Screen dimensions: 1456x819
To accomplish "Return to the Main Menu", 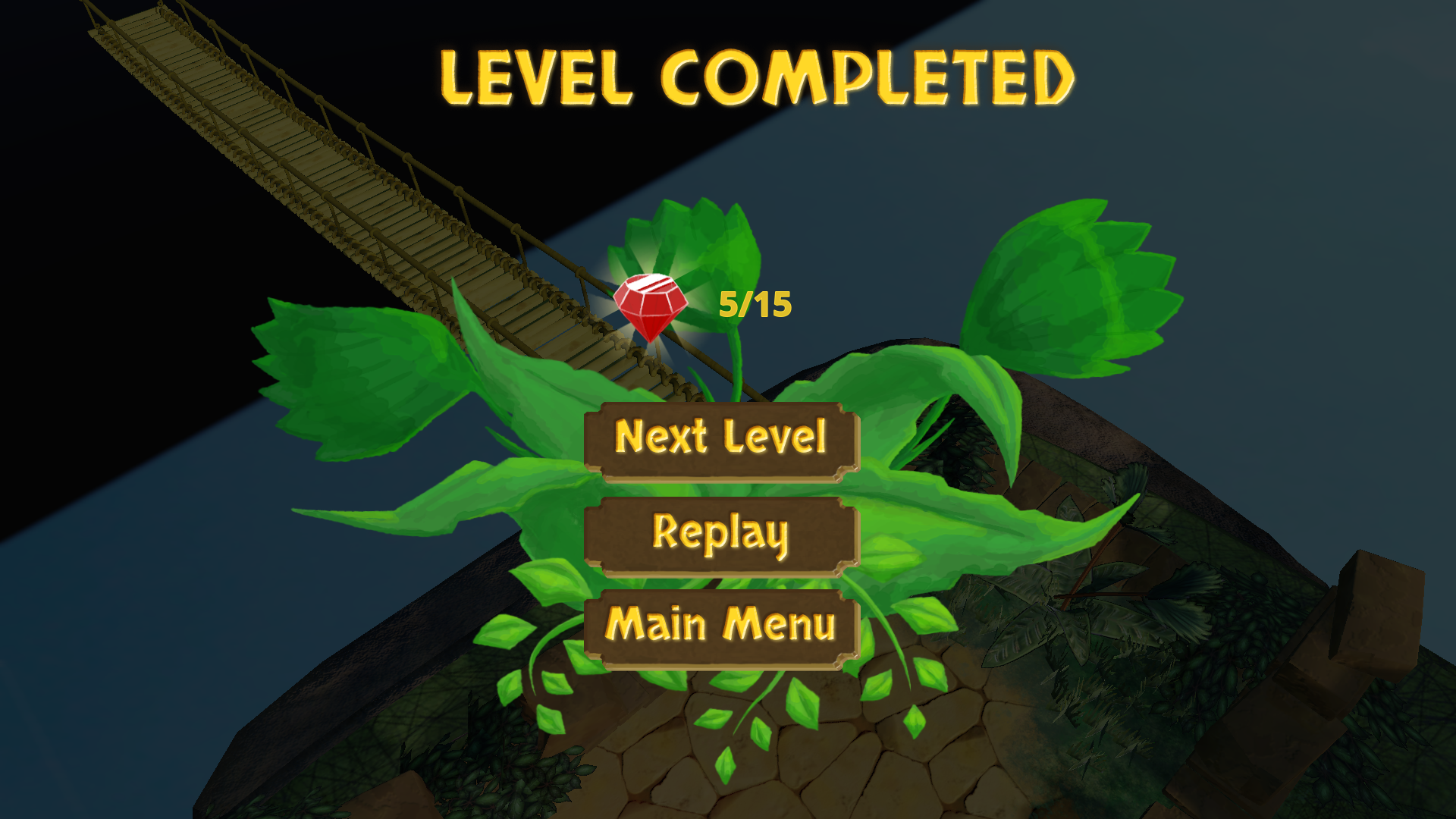I will point(721,627).
